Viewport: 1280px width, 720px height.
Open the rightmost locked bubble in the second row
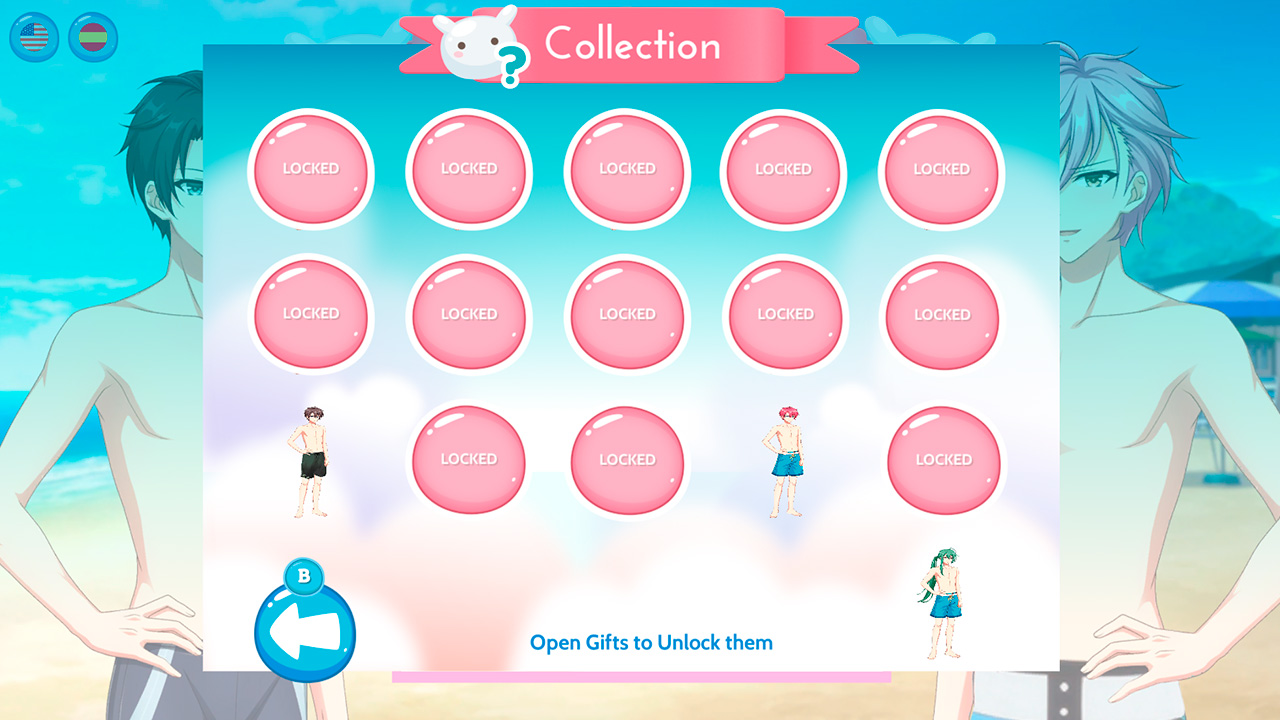coord(941,315)
